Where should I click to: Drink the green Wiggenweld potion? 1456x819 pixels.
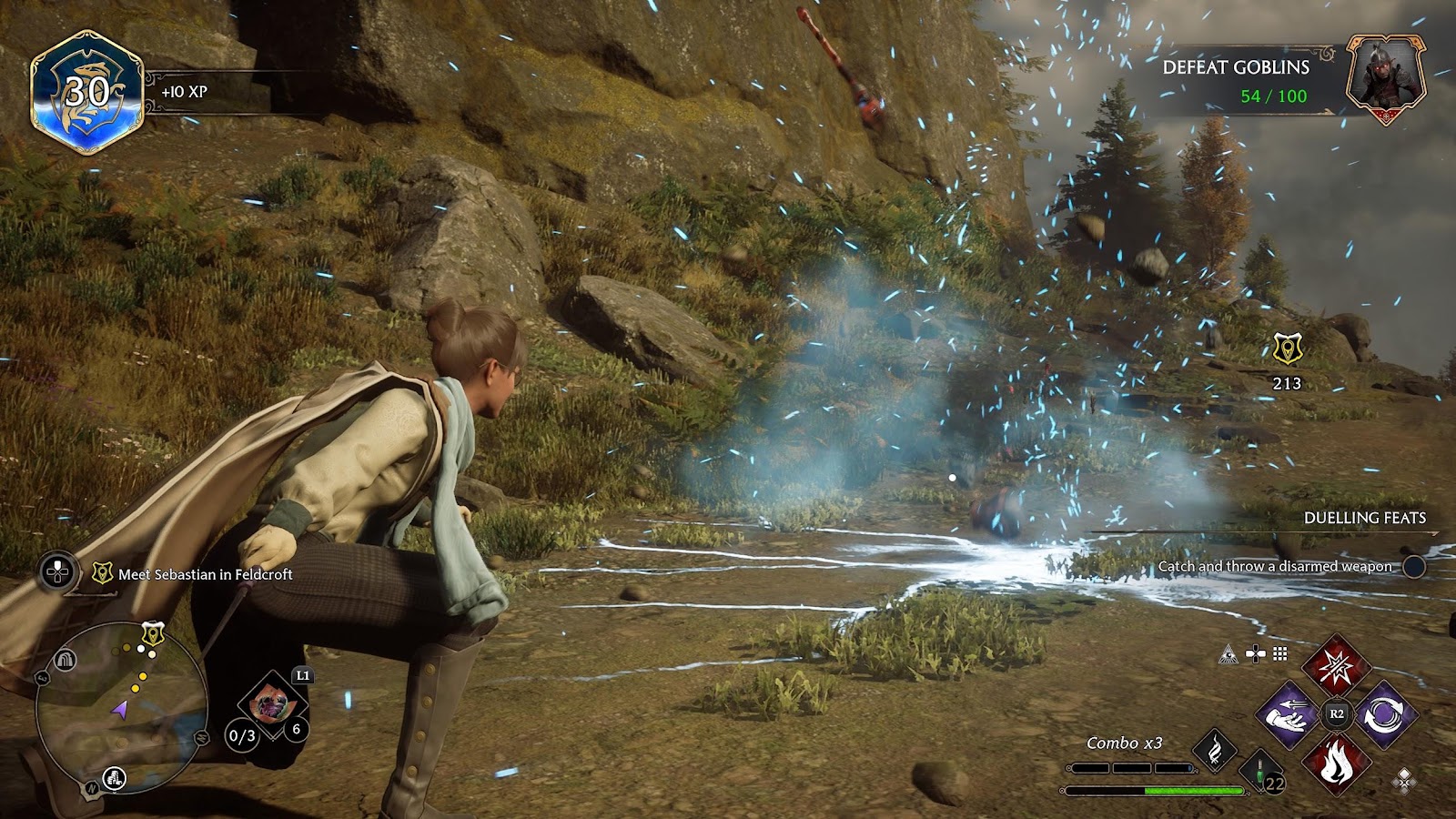tap(1259, 772)
